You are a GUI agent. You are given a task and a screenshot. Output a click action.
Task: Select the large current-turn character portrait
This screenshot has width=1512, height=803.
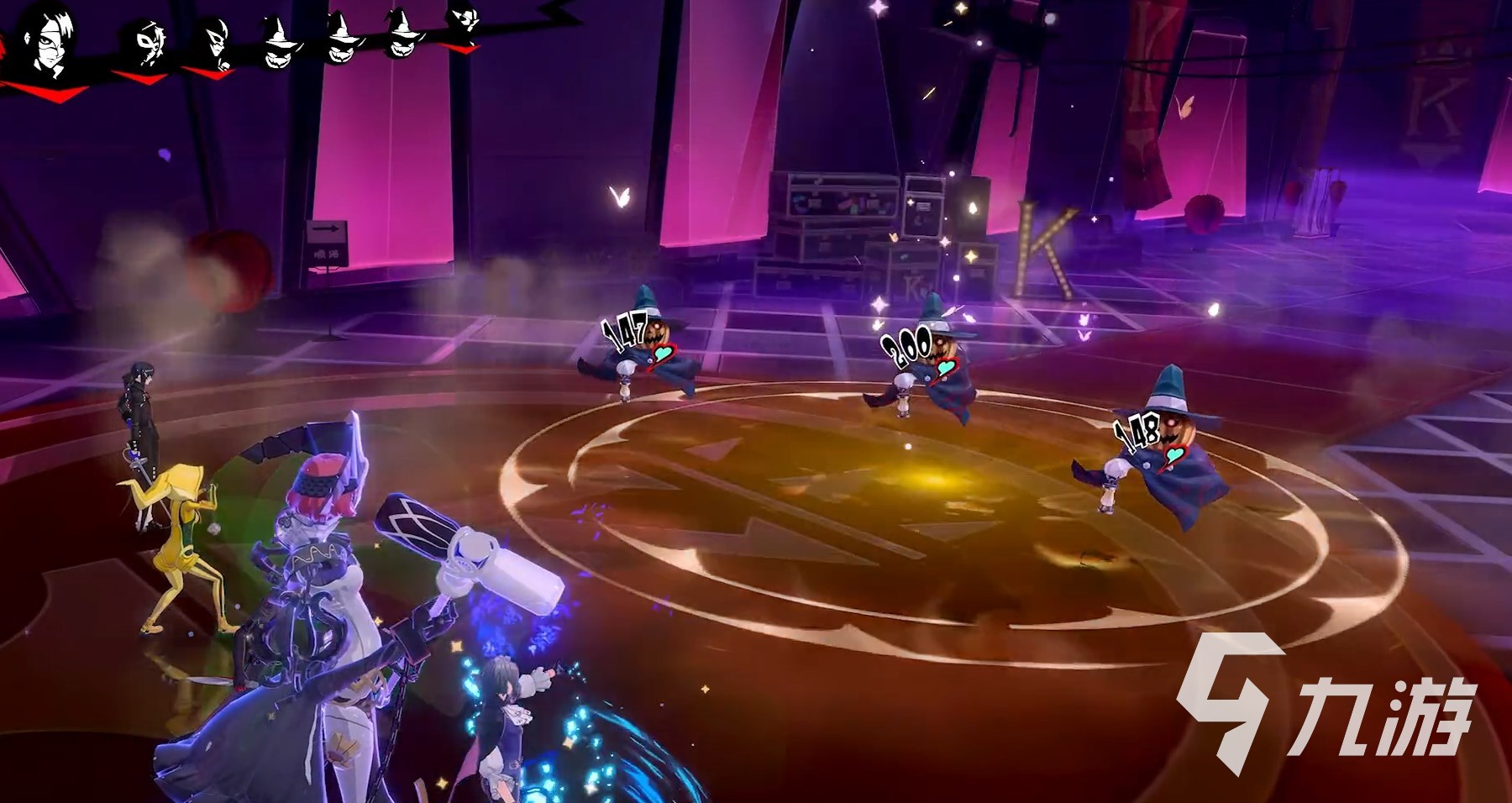tap(50, 40)
